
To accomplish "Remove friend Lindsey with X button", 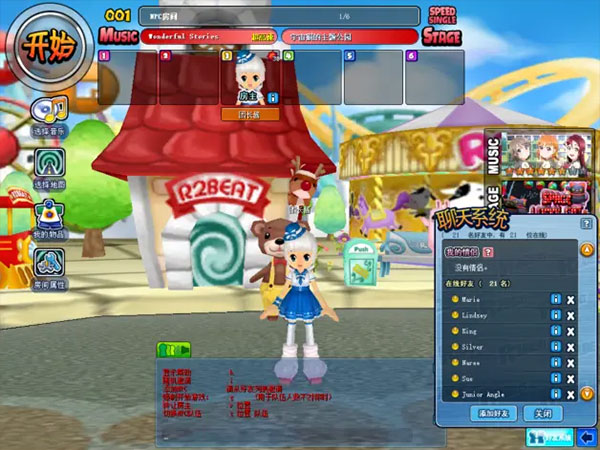I will point(570,315).
